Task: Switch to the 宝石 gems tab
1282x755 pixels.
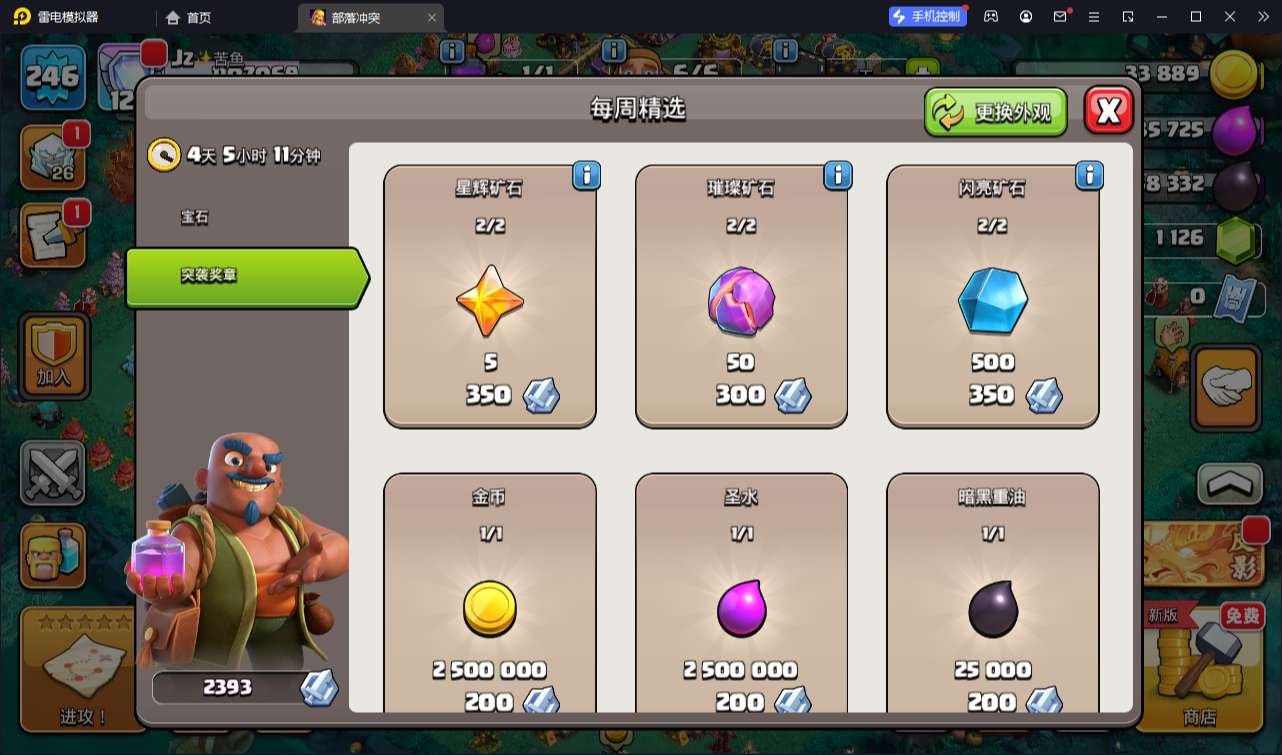Action: pyautogui.click(x=195, y=217)
